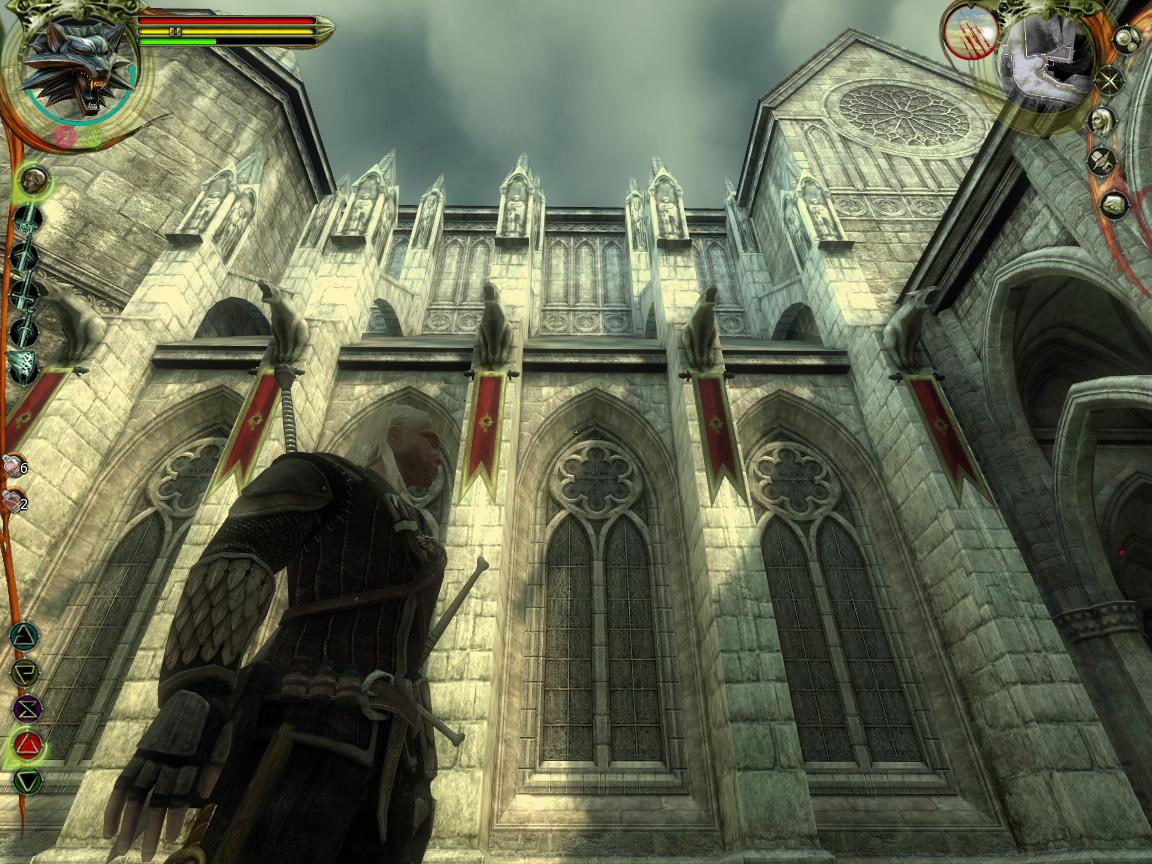Select the blue Aard sign
This screenshot has width=1152, height=864.
click(x=24, y=636)
